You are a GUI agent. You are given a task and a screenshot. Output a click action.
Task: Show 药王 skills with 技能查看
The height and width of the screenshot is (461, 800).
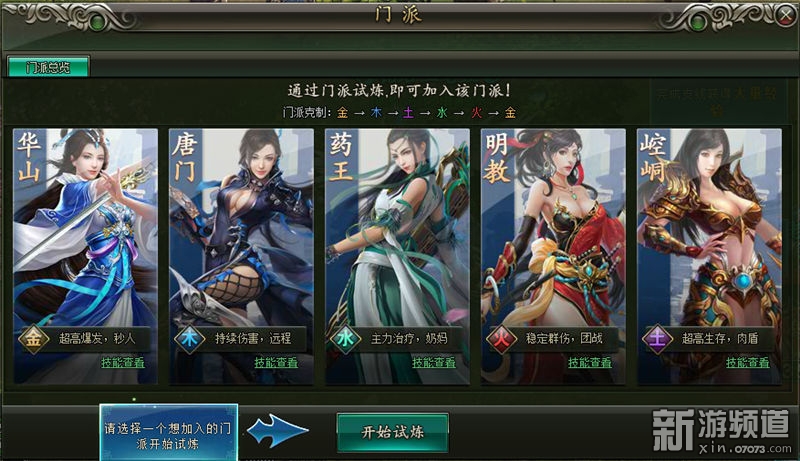(x=434, y=363)
